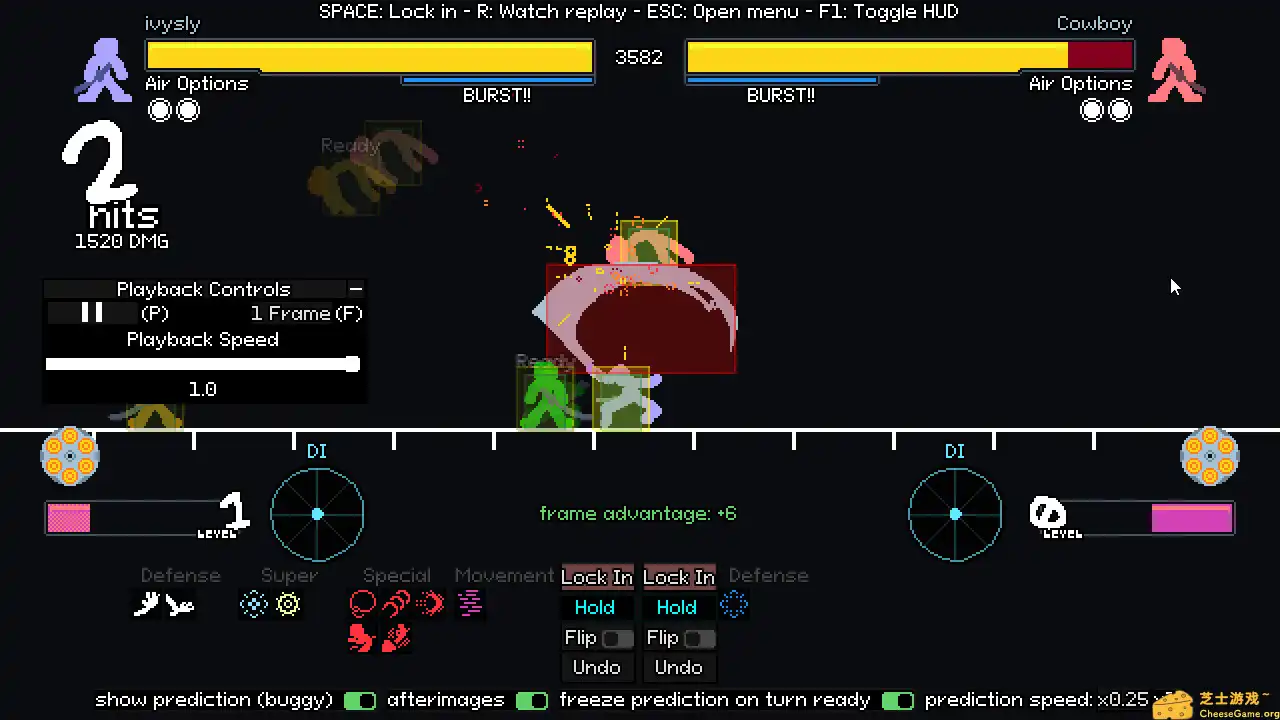This screenshot has height=720, width=1280.
Task: Select the yellow gear Super icon
Action: 288,603
